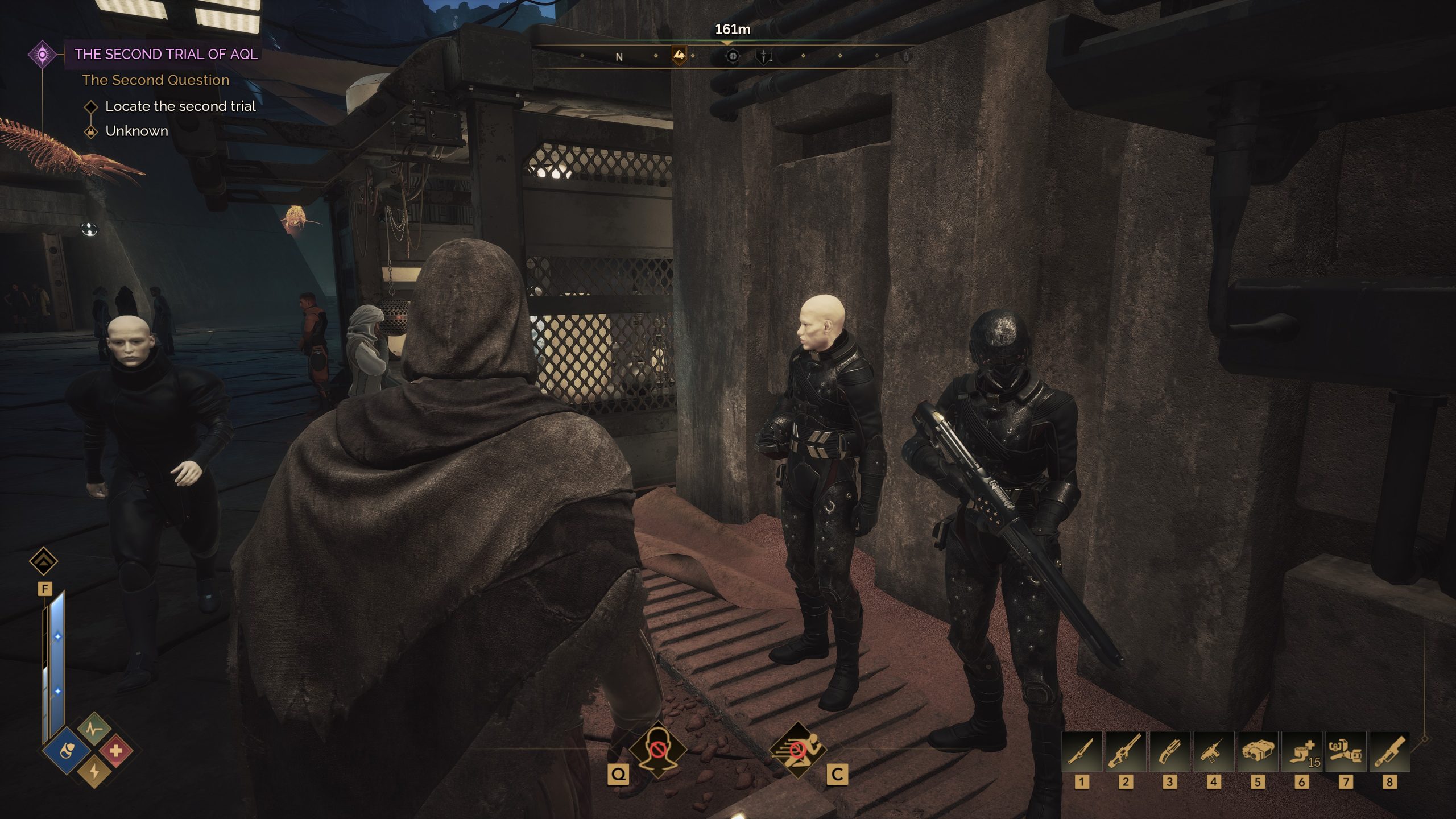Select the dart pistol in slot 4

coord(1214,751)
